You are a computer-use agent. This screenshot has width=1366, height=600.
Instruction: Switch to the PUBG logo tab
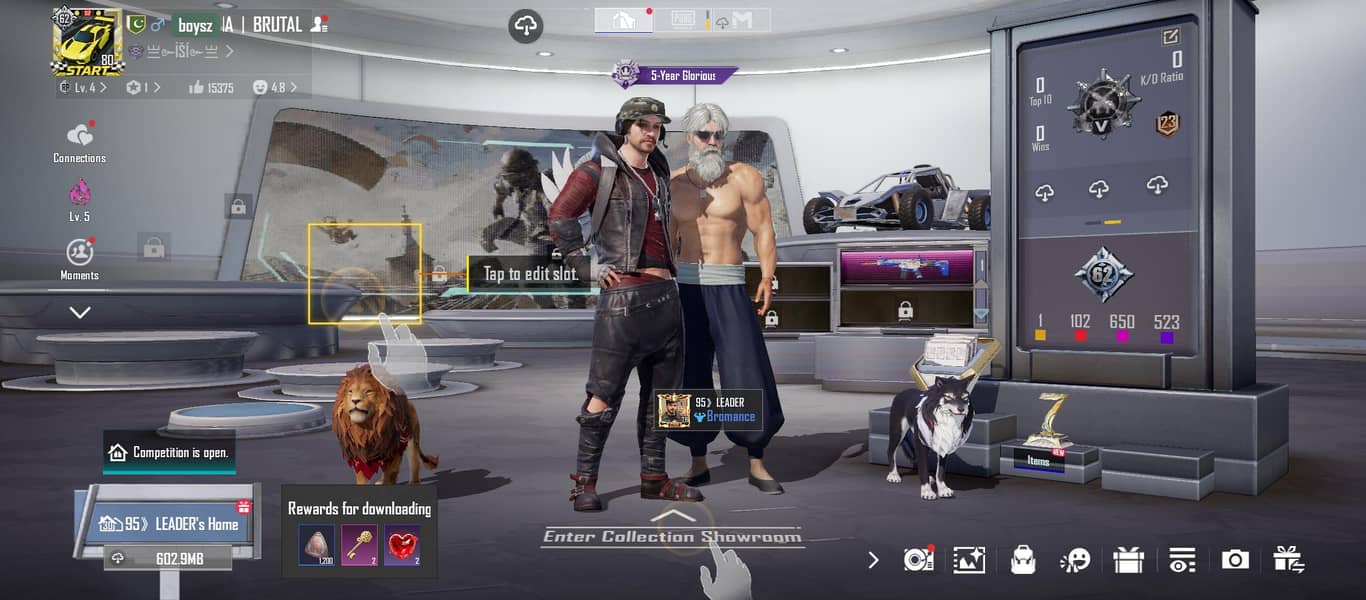click(683, 20)
